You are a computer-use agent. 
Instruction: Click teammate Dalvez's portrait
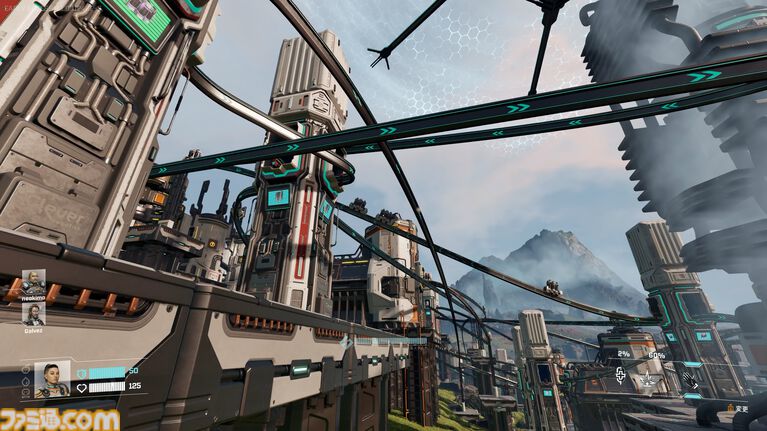coord(34,314)
